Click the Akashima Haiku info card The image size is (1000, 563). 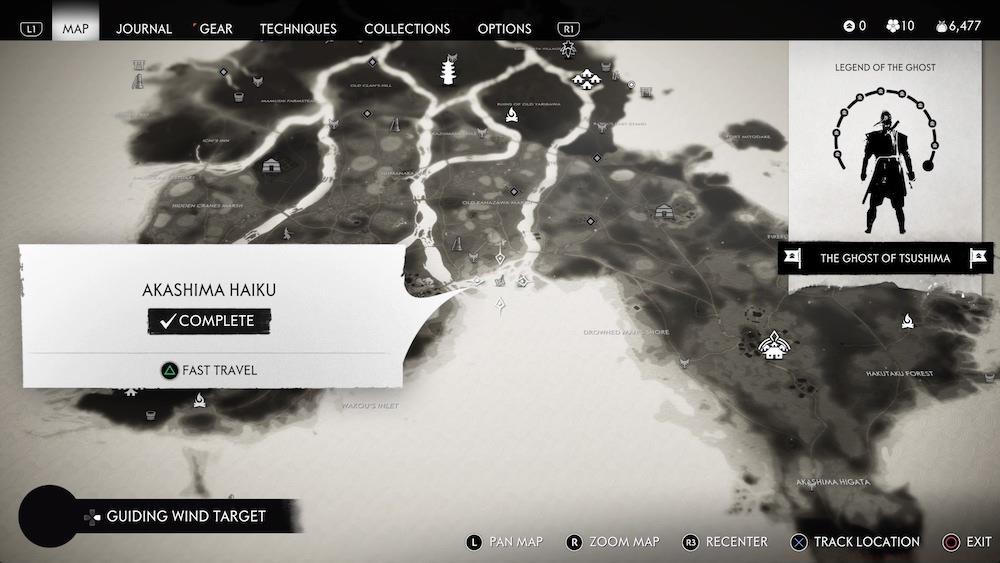[x=210, y=315]
